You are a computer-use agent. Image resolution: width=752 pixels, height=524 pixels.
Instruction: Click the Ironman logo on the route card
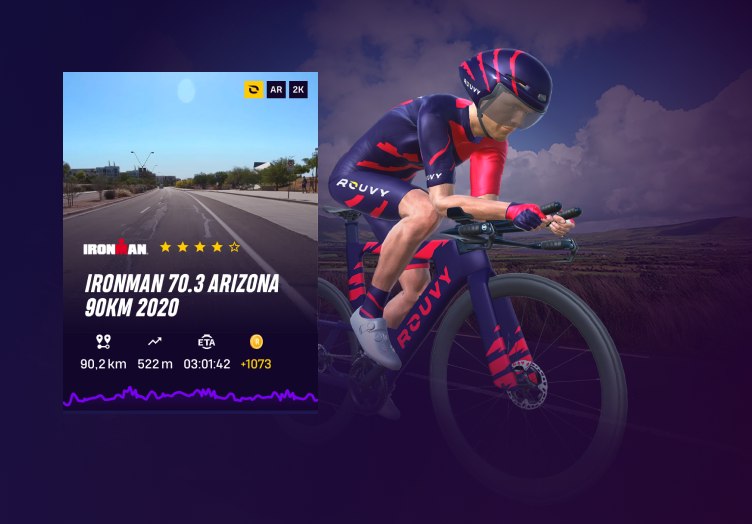pyautogui.click(x=115, y=247)
